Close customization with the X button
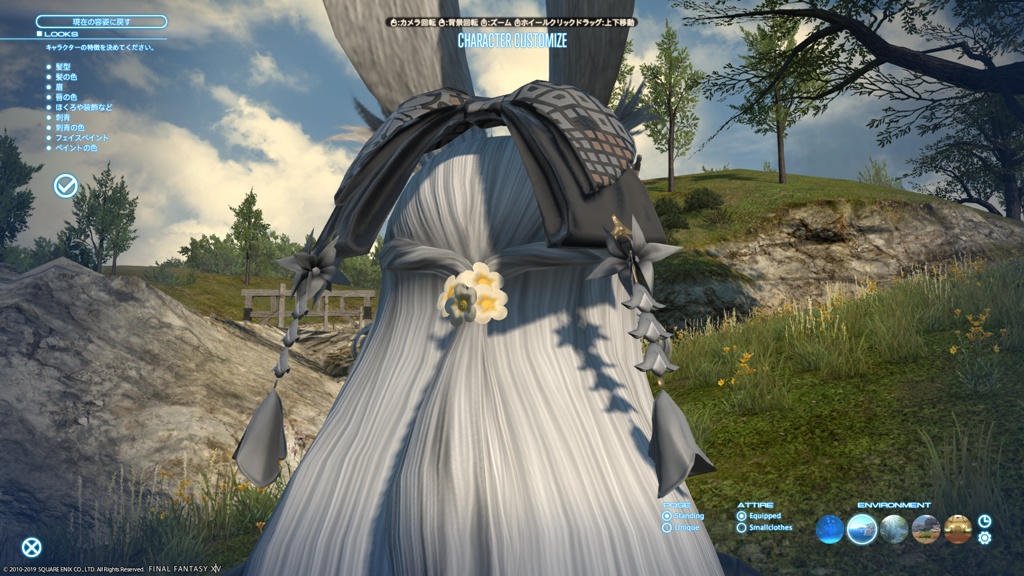The height and width of the screenshot is (576, 1024). 32,547
